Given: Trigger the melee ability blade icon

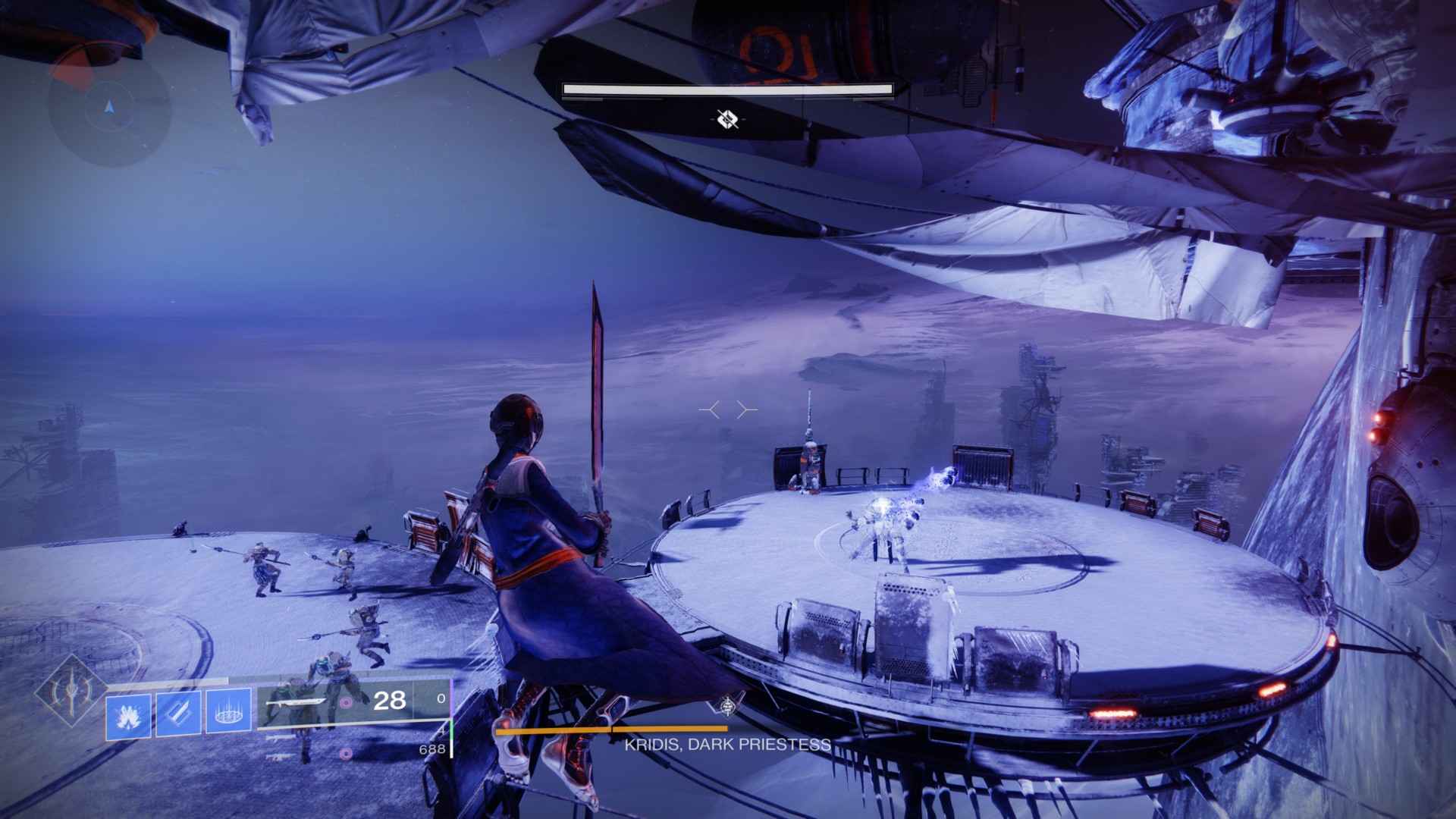Looking at the screenshot, I should (x=179, y=714).
